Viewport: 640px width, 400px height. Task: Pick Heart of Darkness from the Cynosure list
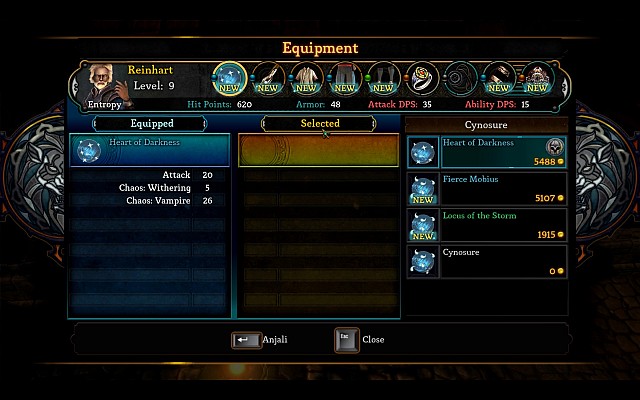[x=487, y=152]
